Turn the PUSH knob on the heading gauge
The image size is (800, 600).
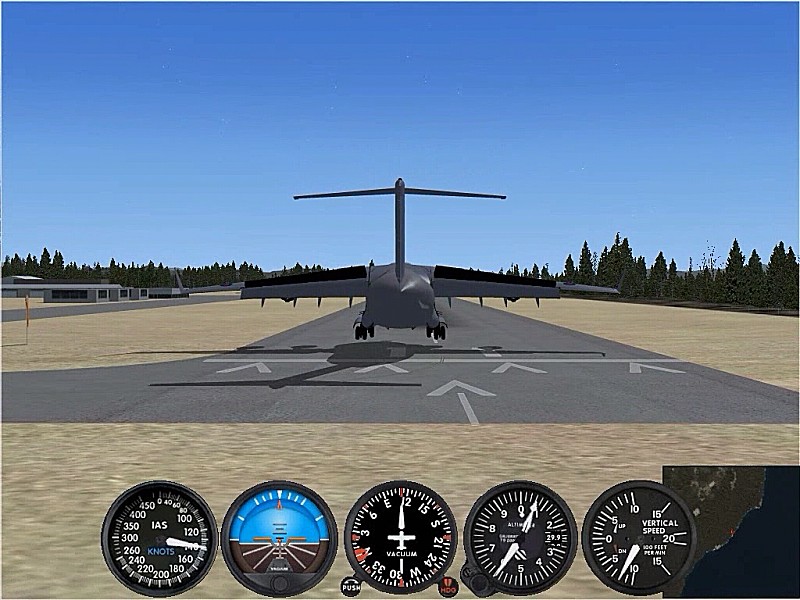point(350,587)
